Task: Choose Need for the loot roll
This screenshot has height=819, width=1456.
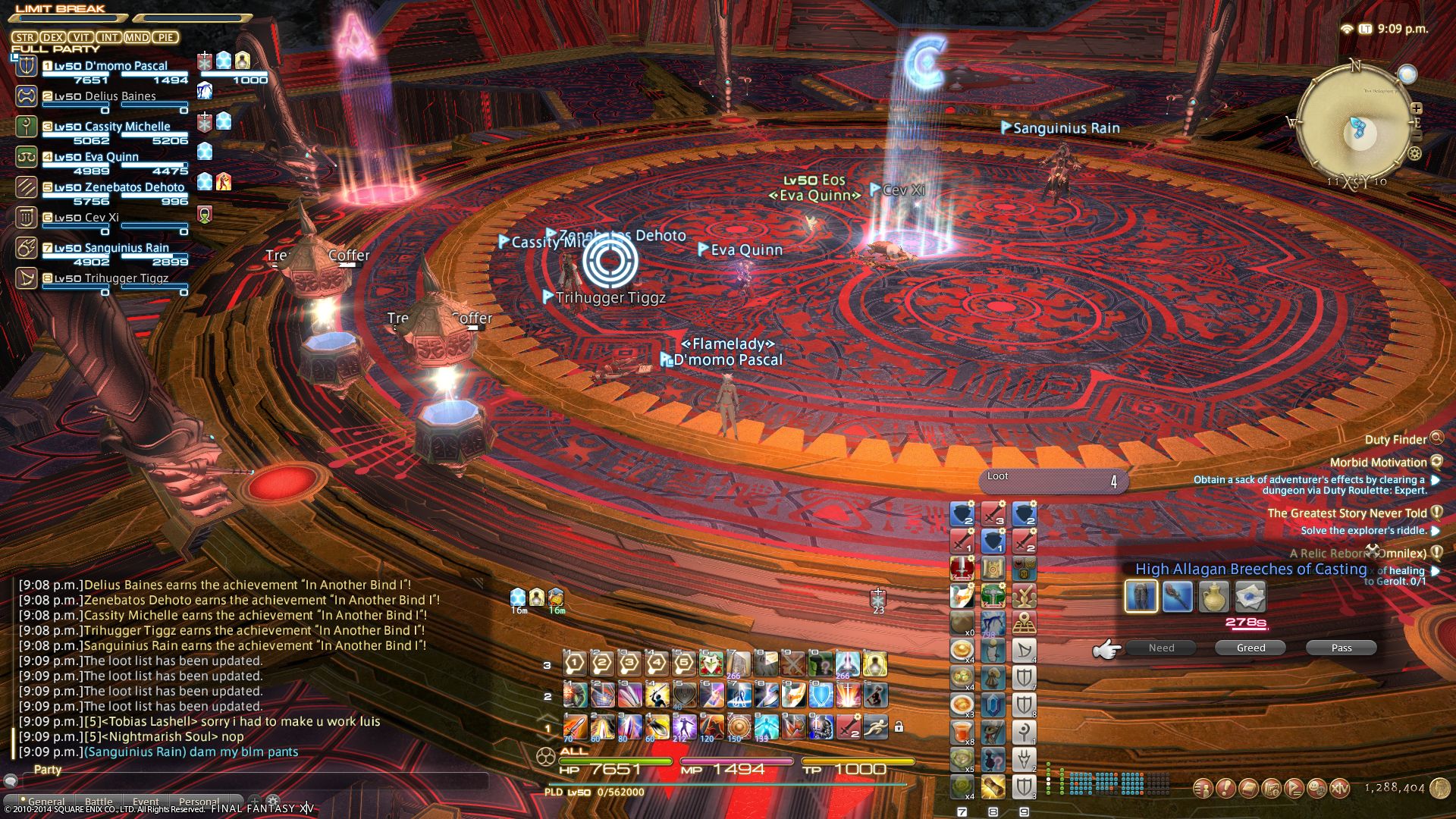Action: (1161, 648)
